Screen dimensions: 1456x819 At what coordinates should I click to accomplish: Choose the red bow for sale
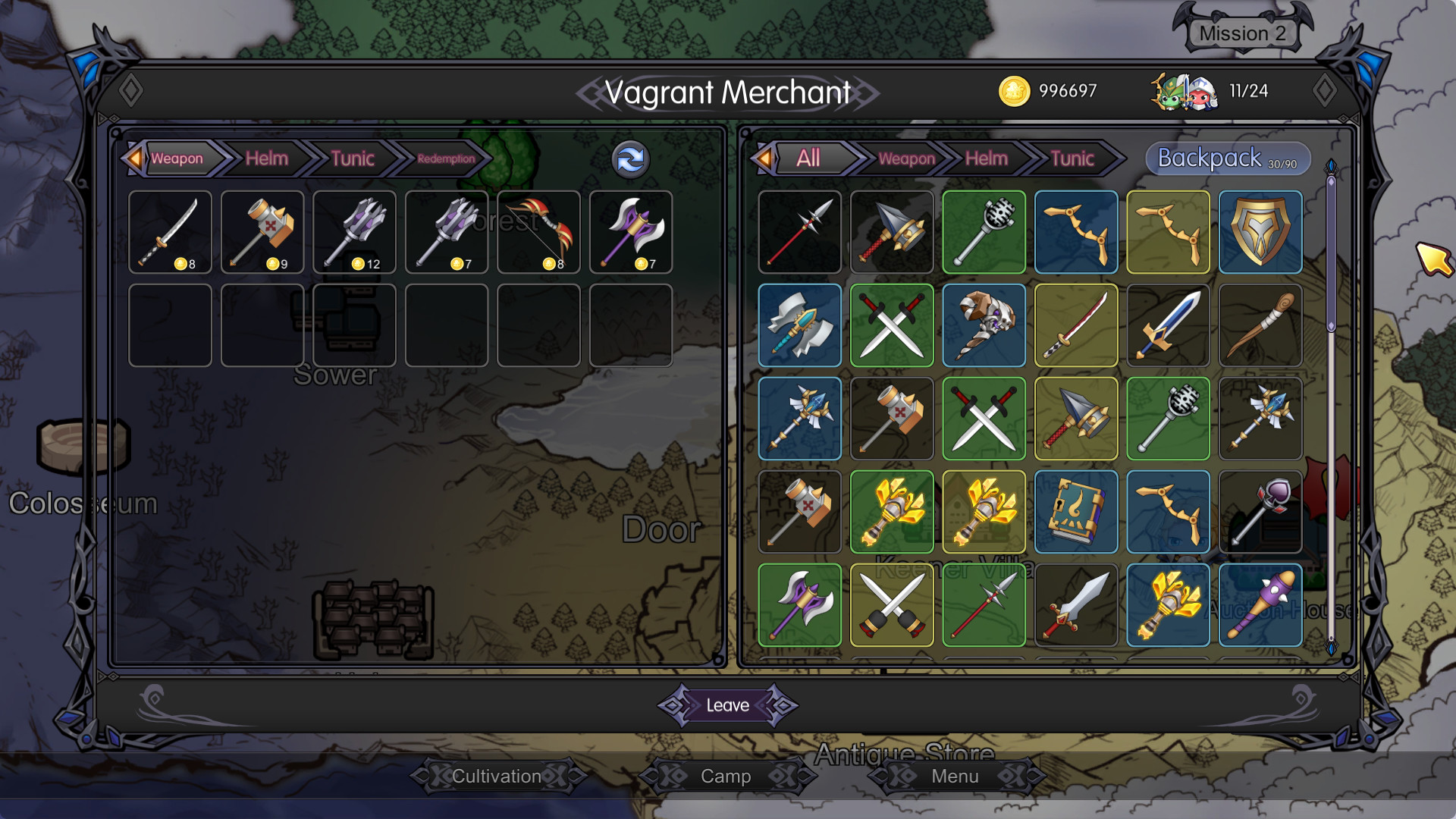click(538, 232)
